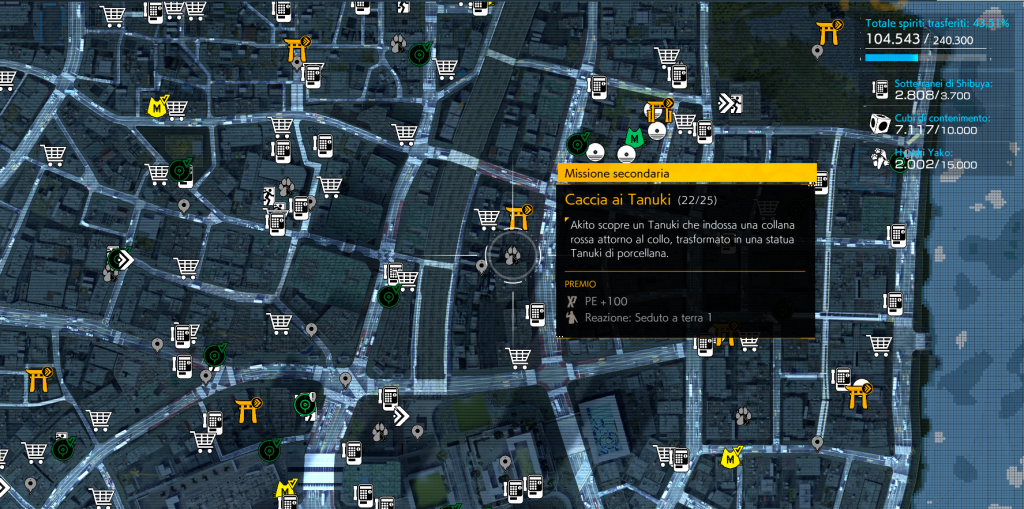Click the torii gate marker above the reticle
The width and height of the screenshot is (1024, 509).
518,217
